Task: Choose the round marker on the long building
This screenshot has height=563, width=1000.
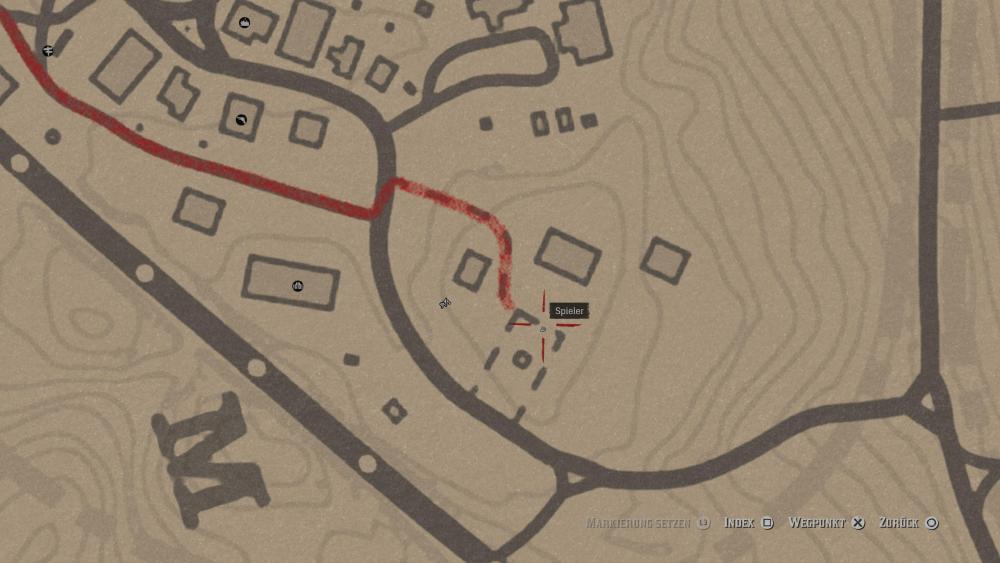Action: pyautogui.click(x=297, y=286)
